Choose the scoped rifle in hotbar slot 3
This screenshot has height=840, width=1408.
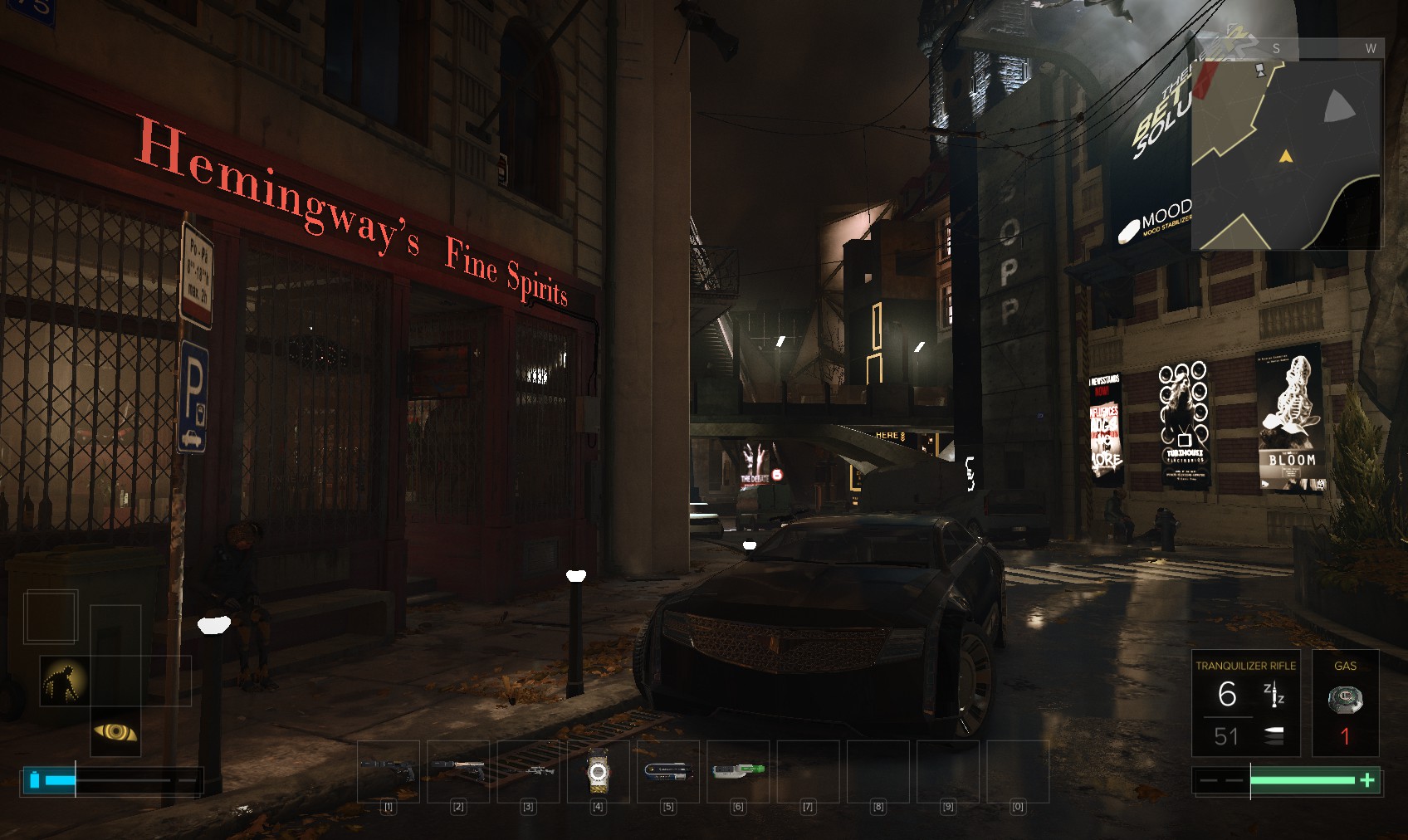click(528, 770)
